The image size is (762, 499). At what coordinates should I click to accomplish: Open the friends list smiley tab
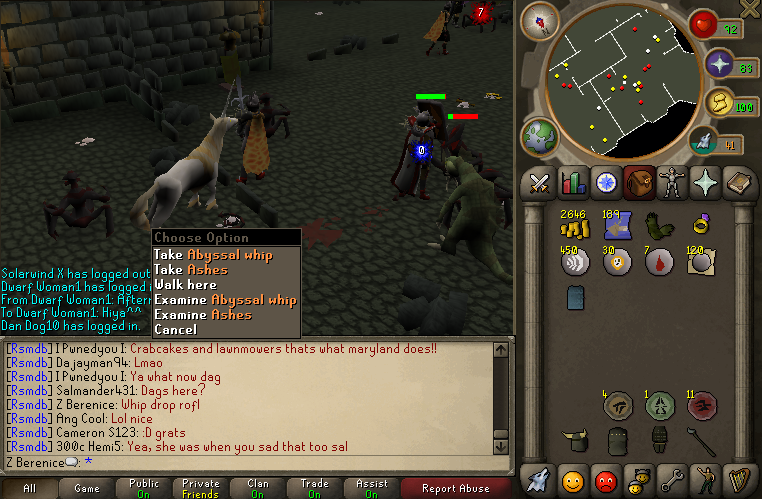(573, 479)
